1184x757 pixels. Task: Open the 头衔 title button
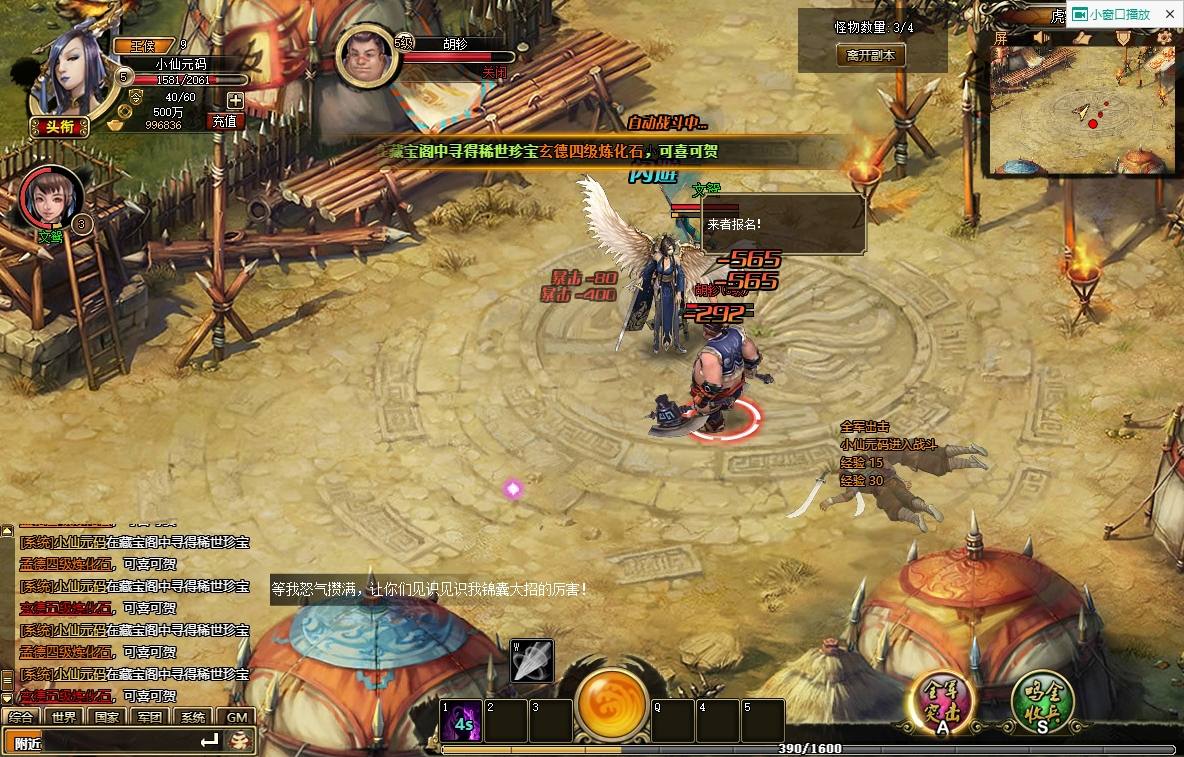(60, 126)
